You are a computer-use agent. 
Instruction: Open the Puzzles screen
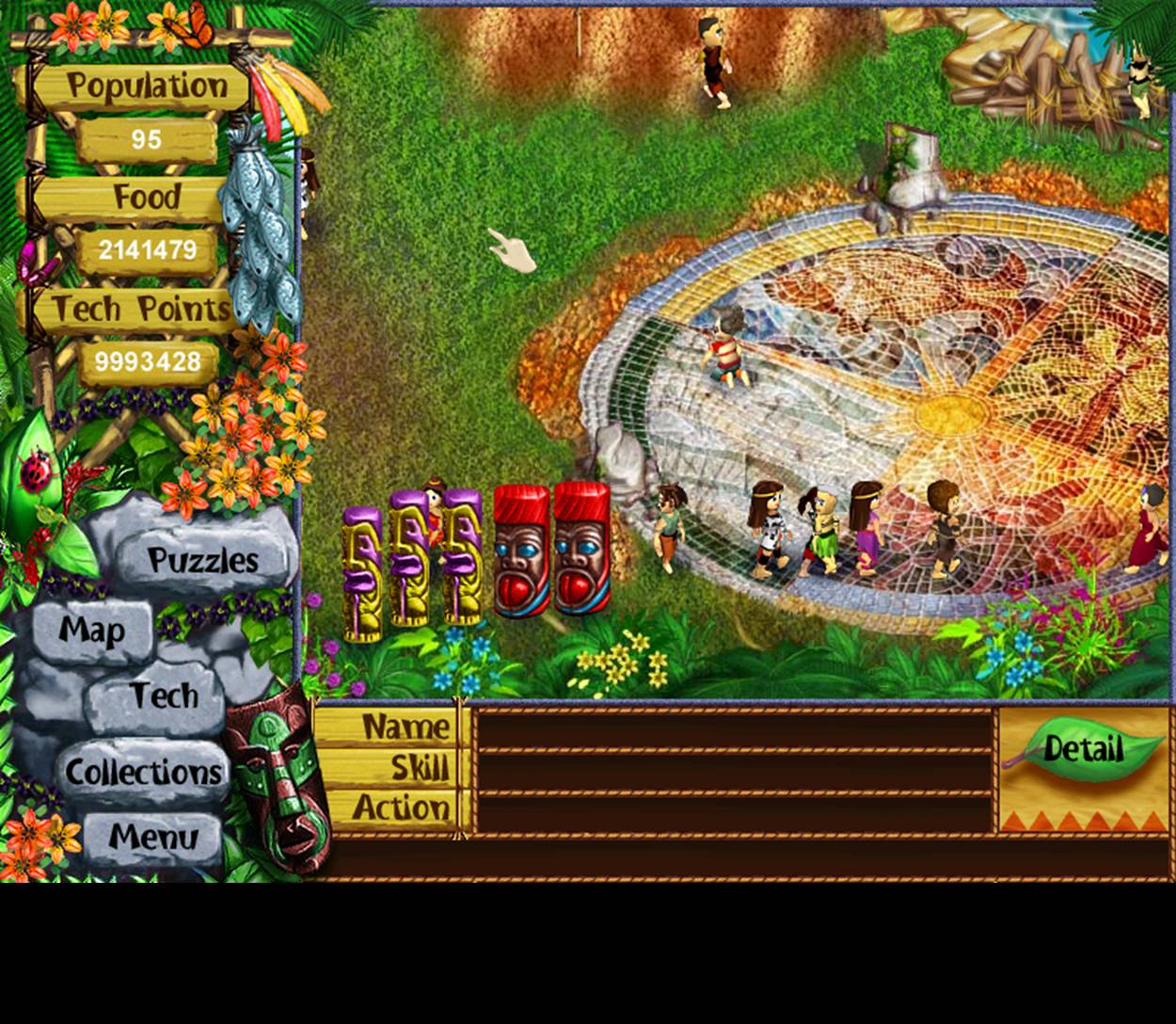click(202, 561)
